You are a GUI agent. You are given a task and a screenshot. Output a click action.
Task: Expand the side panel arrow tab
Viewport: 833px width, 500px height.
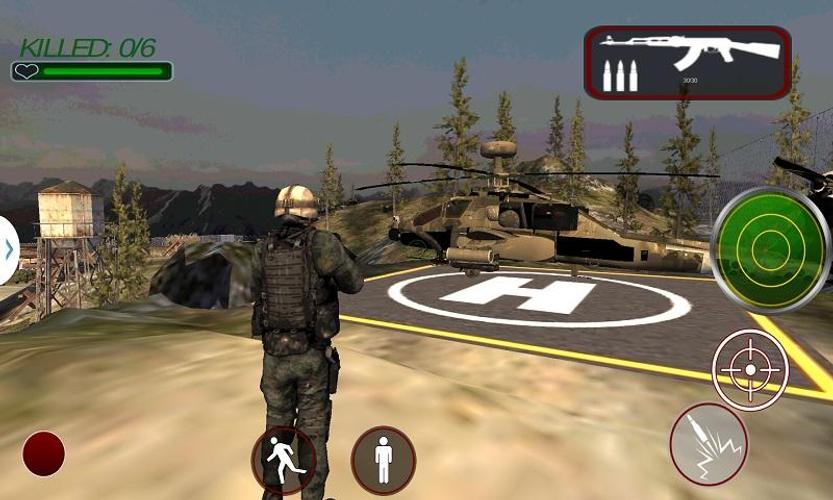pyautogui.click(x=8, y=249)
